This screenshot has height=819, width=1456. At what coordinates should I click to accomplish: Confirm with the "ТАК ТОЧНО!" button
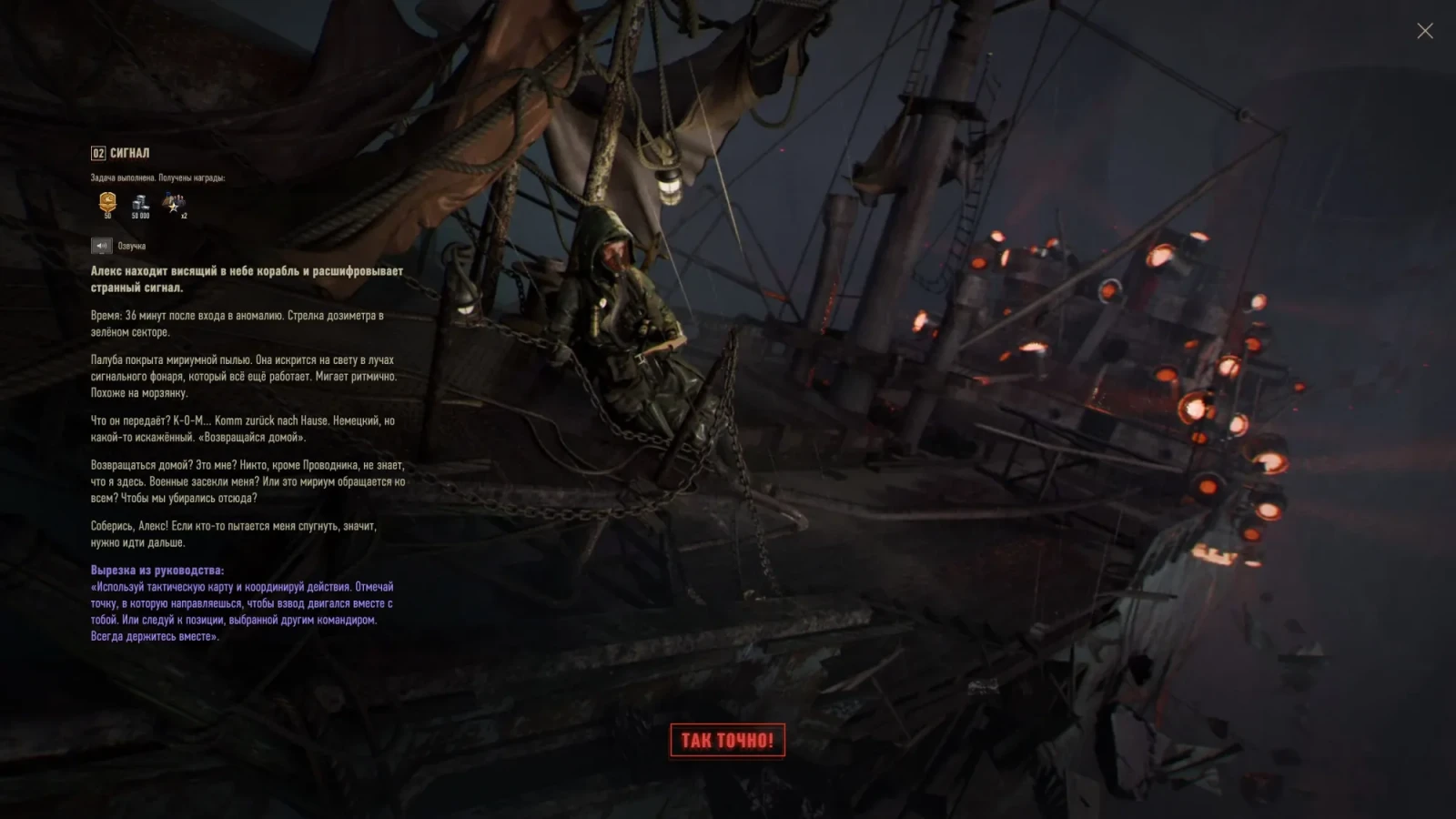(727, 740)
